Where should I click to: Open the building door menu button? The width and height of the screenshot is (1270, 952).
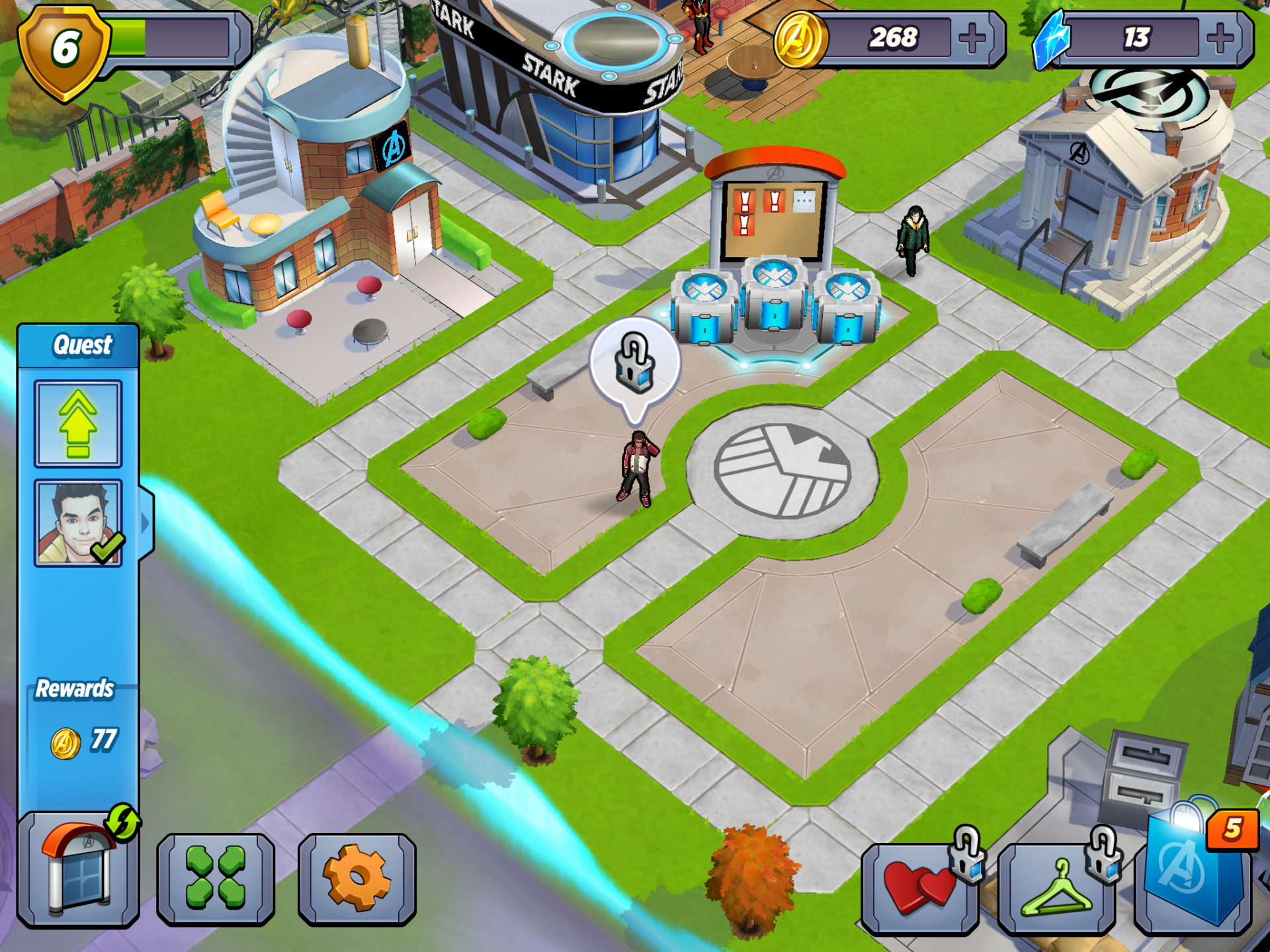78,869
